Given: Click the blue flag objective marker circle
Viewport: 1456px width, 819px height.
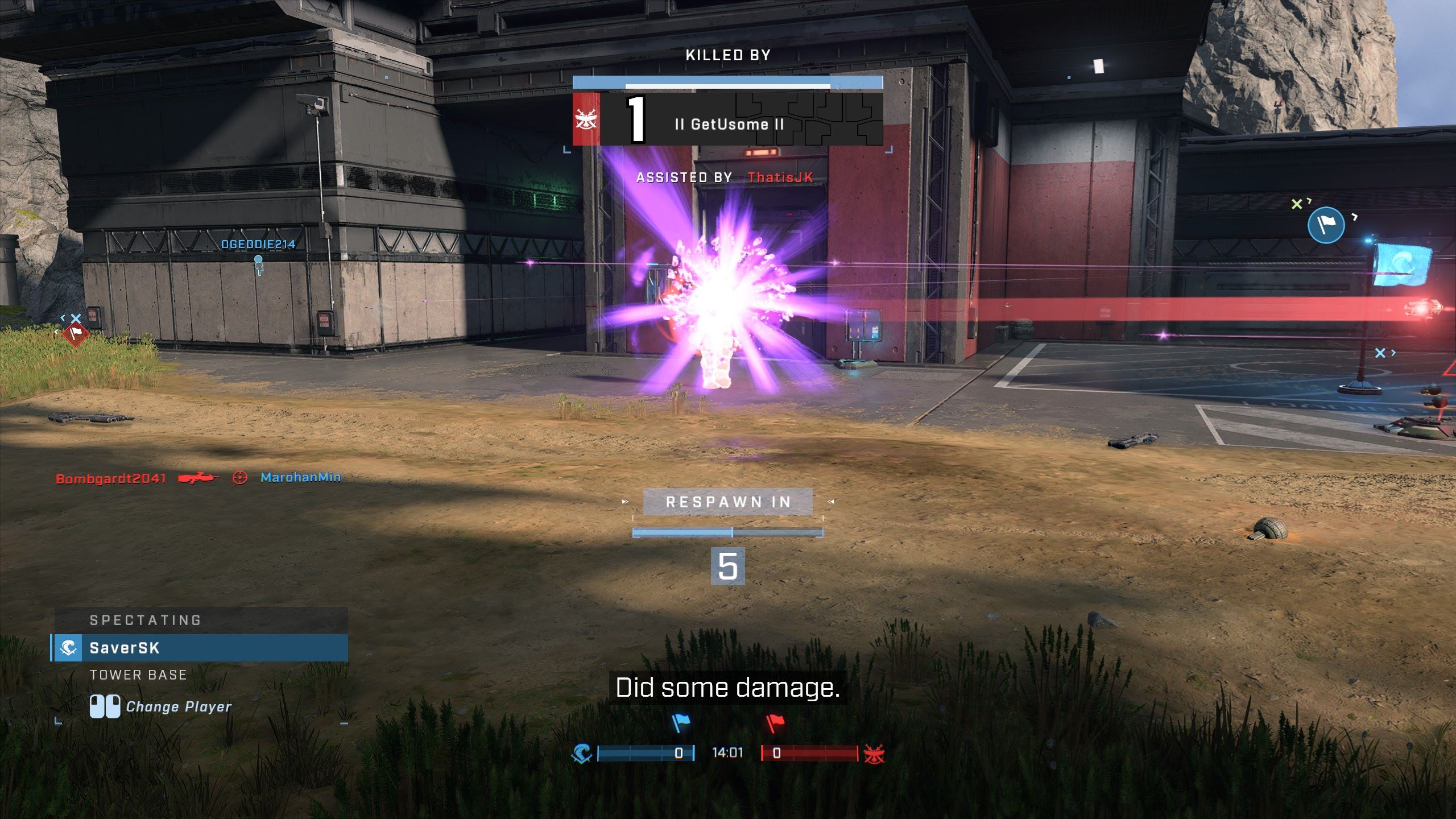Looking at the screenshot, I should pyautogui.click(x=1326, y=225).
